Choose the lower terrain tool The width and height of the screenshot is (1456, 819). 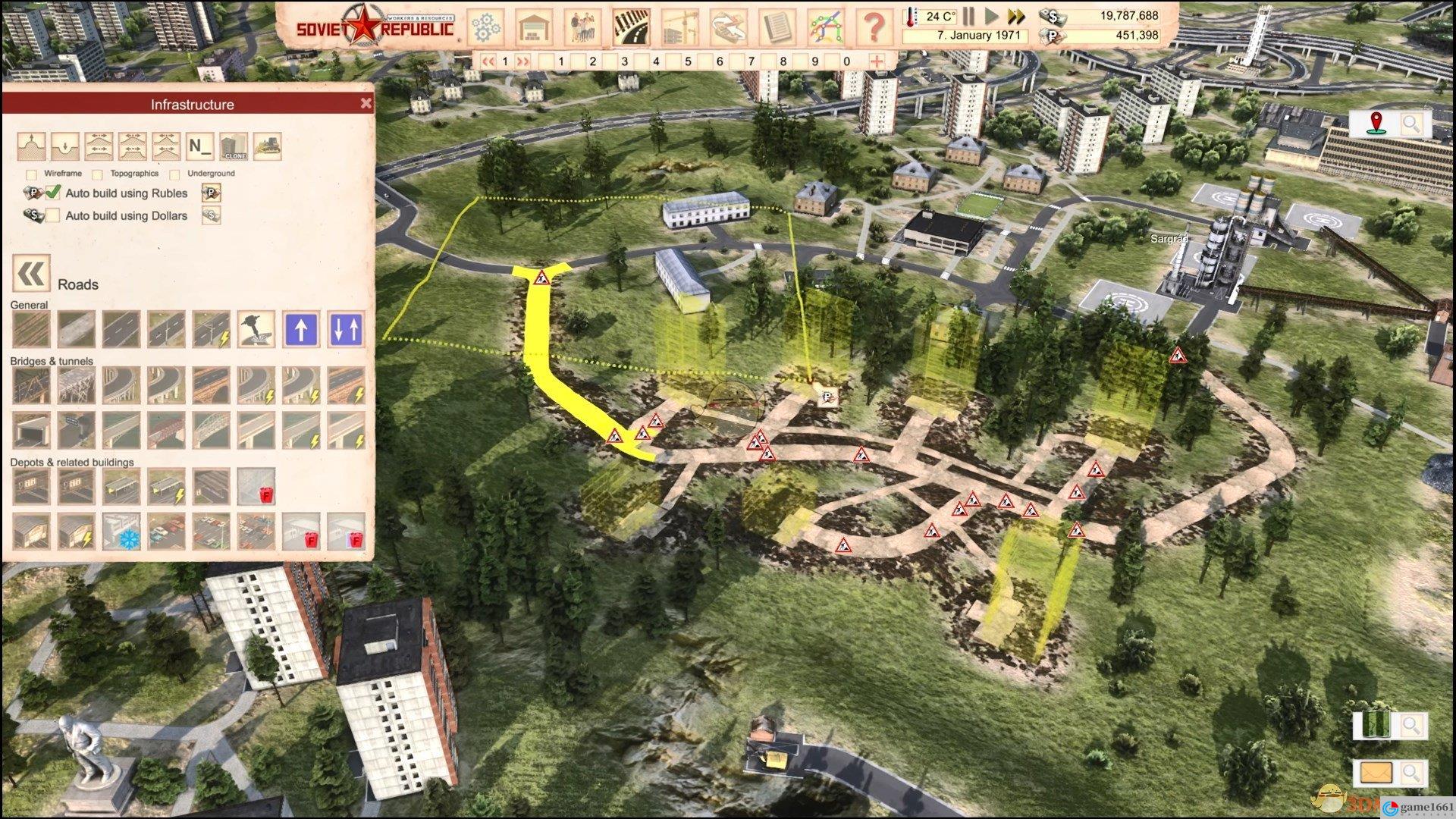click(x=66, y=146)
